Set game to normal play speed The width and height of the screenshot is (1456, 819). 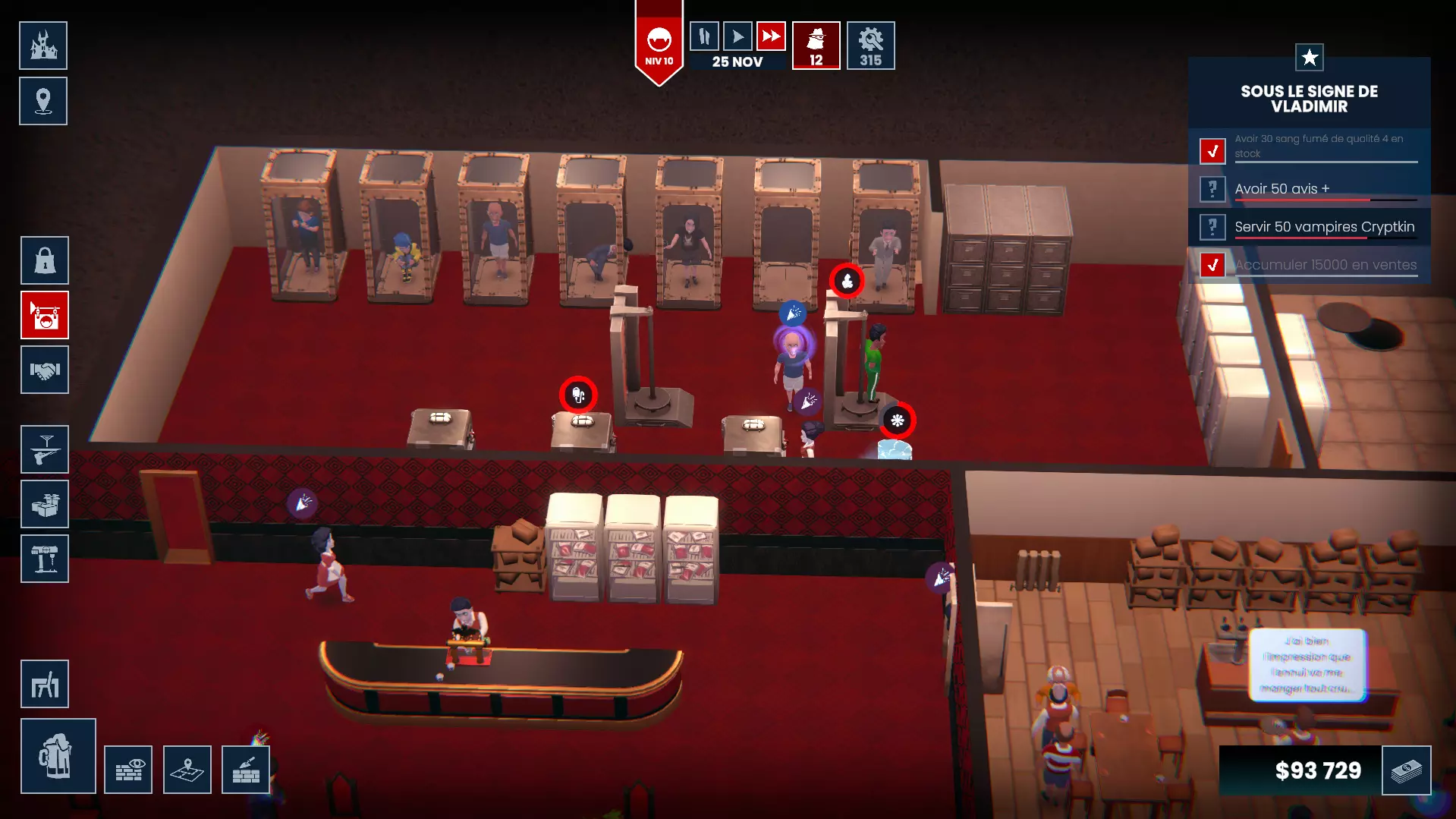[x=737, y=36]
